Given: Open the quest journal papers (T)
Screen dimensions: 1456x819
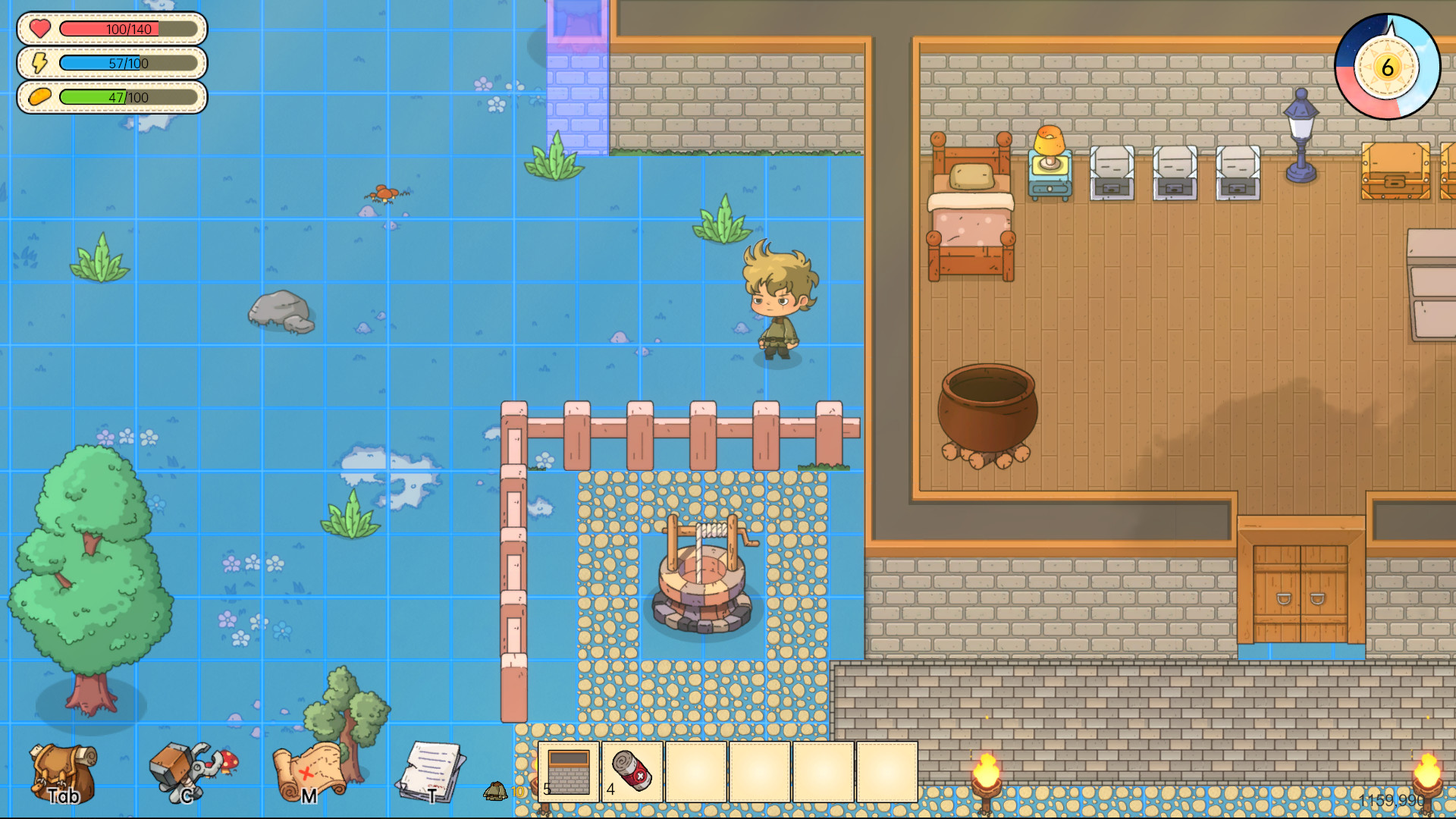Looking at the screenshot, I should [x=431, y=770].
